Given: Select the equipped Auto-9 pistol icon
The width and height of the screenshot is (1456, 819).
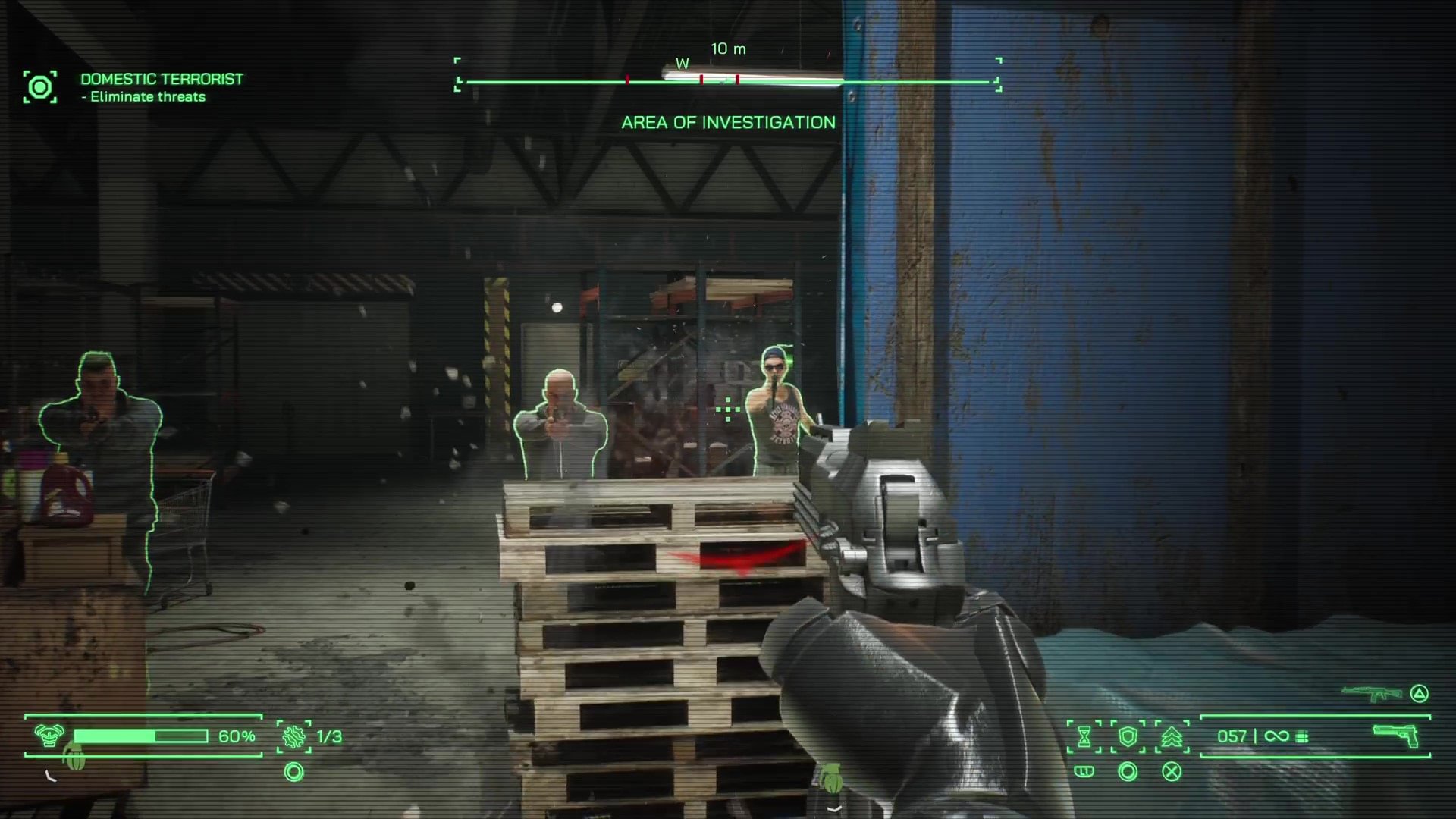Looking at the screenshot, I should [1396, 735].
